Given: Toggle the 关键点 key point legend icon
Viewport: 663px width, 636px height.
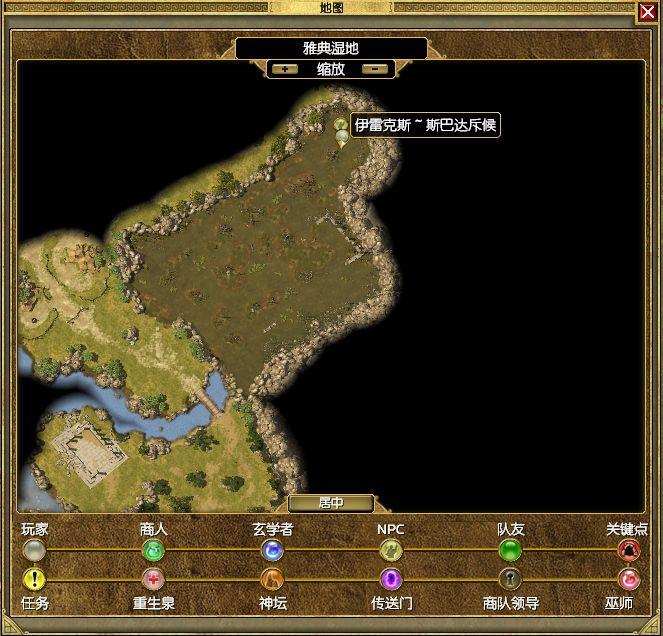Looking at the screenshot, I should pos(628,550).
